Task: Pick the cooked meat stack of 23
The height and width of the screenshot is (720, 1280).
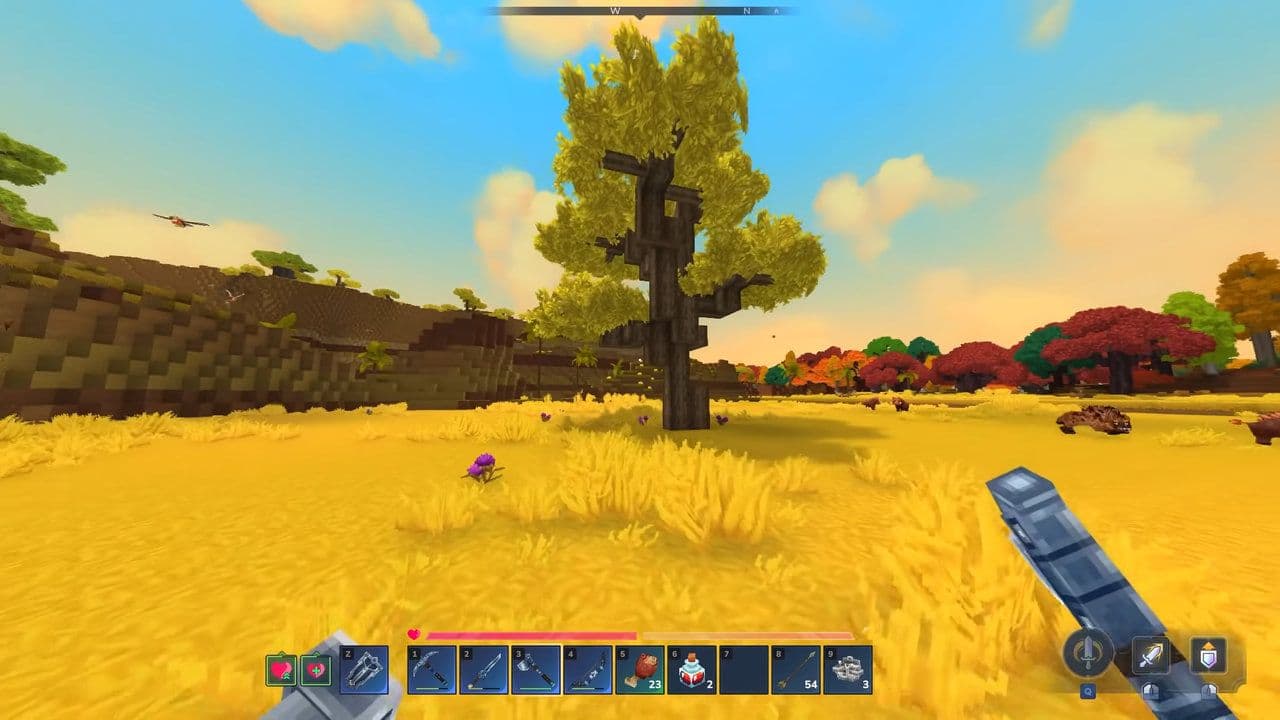Action: coord(640,670)
